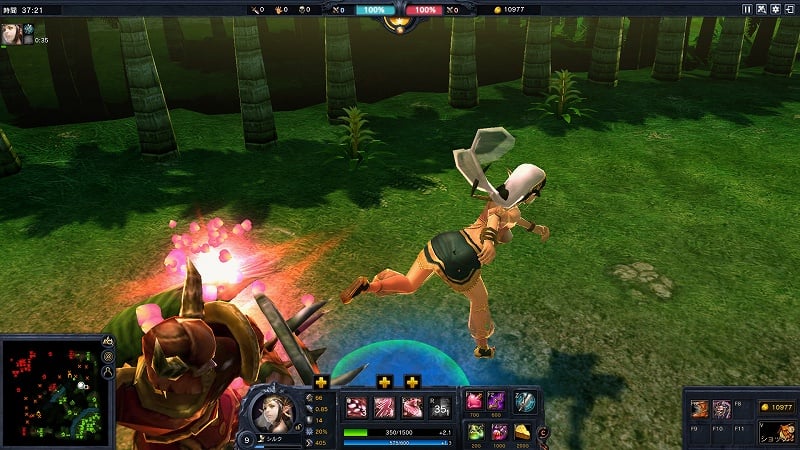Use the red potion item priced 700
Viewport: 800px width, 450px height.
(x=475, y=402)
